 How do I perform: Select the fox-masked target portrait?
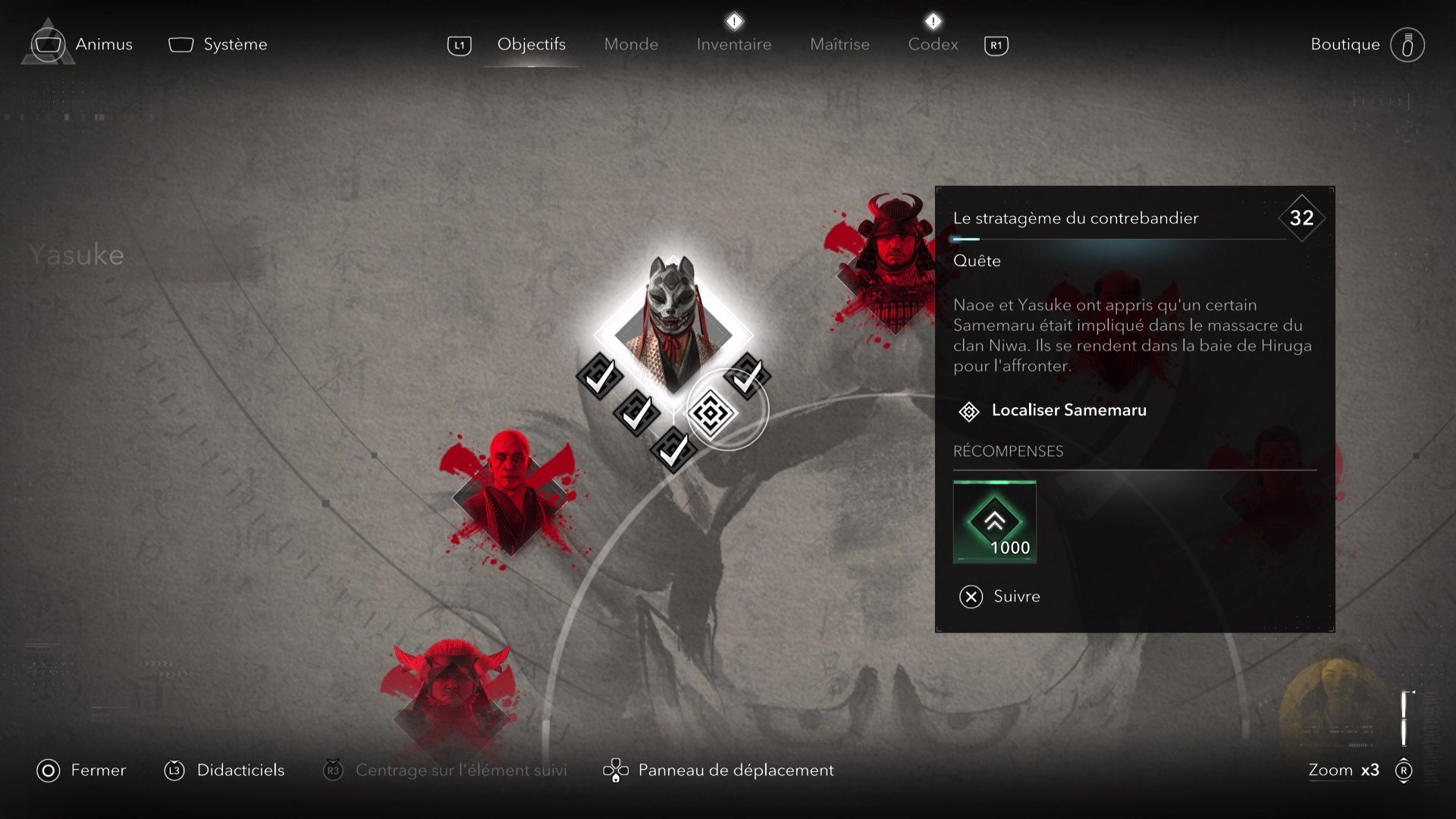pyautogui.click(x=673, y=322)
